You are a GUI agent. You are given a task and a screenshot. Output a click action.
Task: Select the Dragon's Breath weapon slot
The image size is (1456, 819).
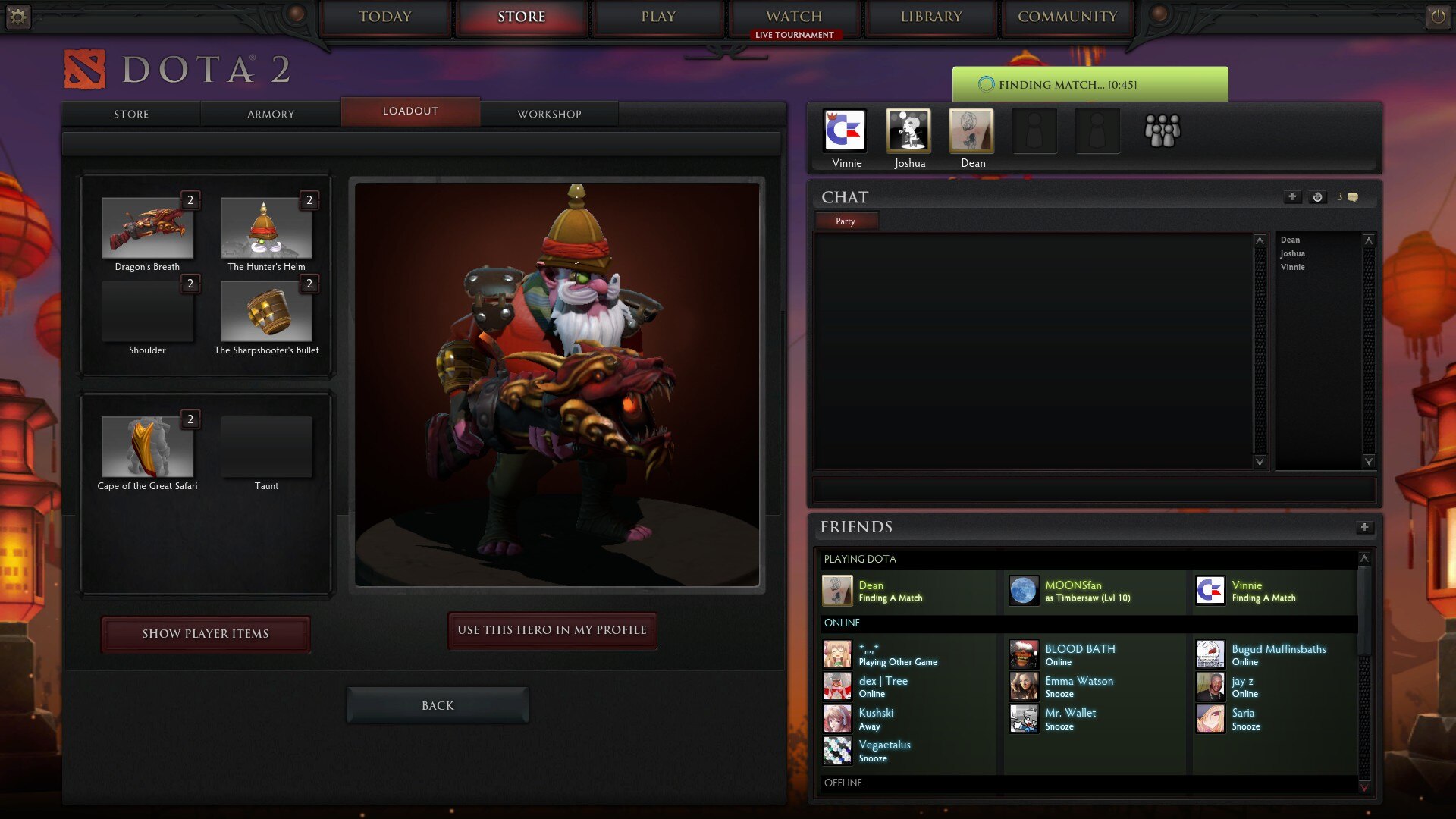pyautogui.click(x=147, y=228)
